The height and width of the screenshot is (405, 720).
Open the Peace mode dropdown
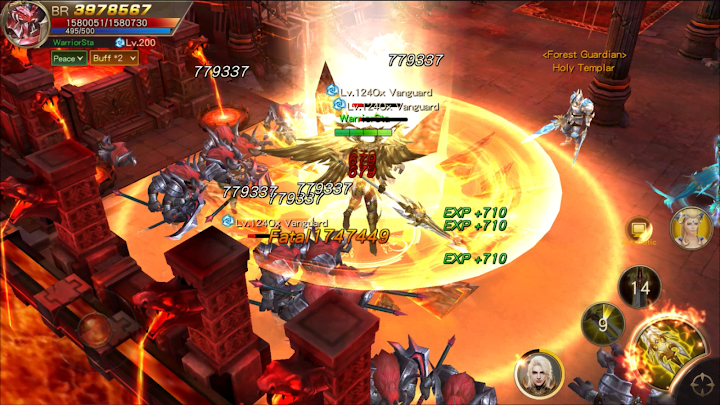click(x=69, y=58)
